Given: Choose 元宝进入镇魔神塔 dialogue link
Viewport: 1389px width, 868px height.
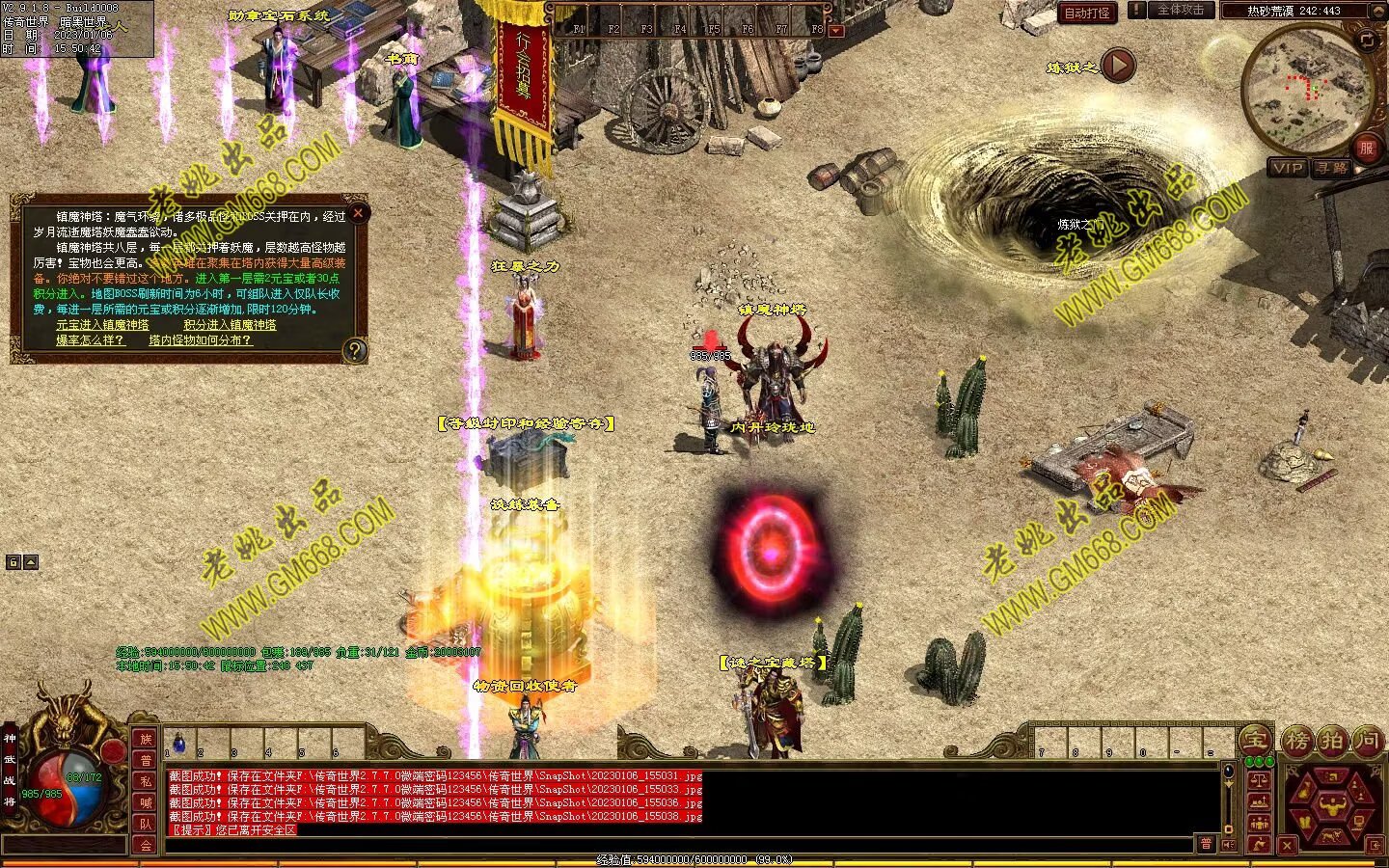Looking at the screenshot, I should [x=102, y=325].
